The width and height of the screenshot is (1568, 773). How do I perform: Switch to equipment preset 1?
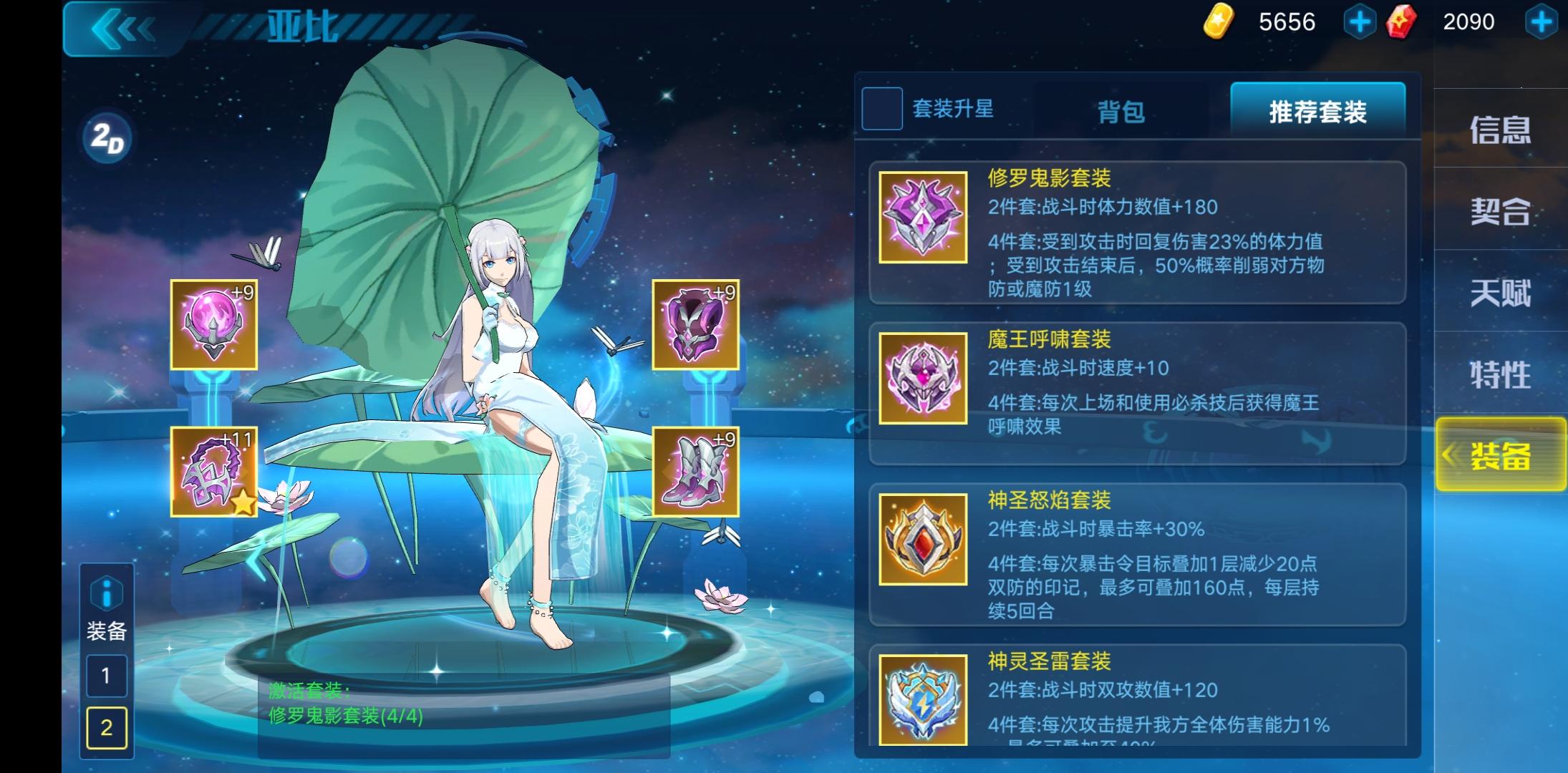[106, 675]
